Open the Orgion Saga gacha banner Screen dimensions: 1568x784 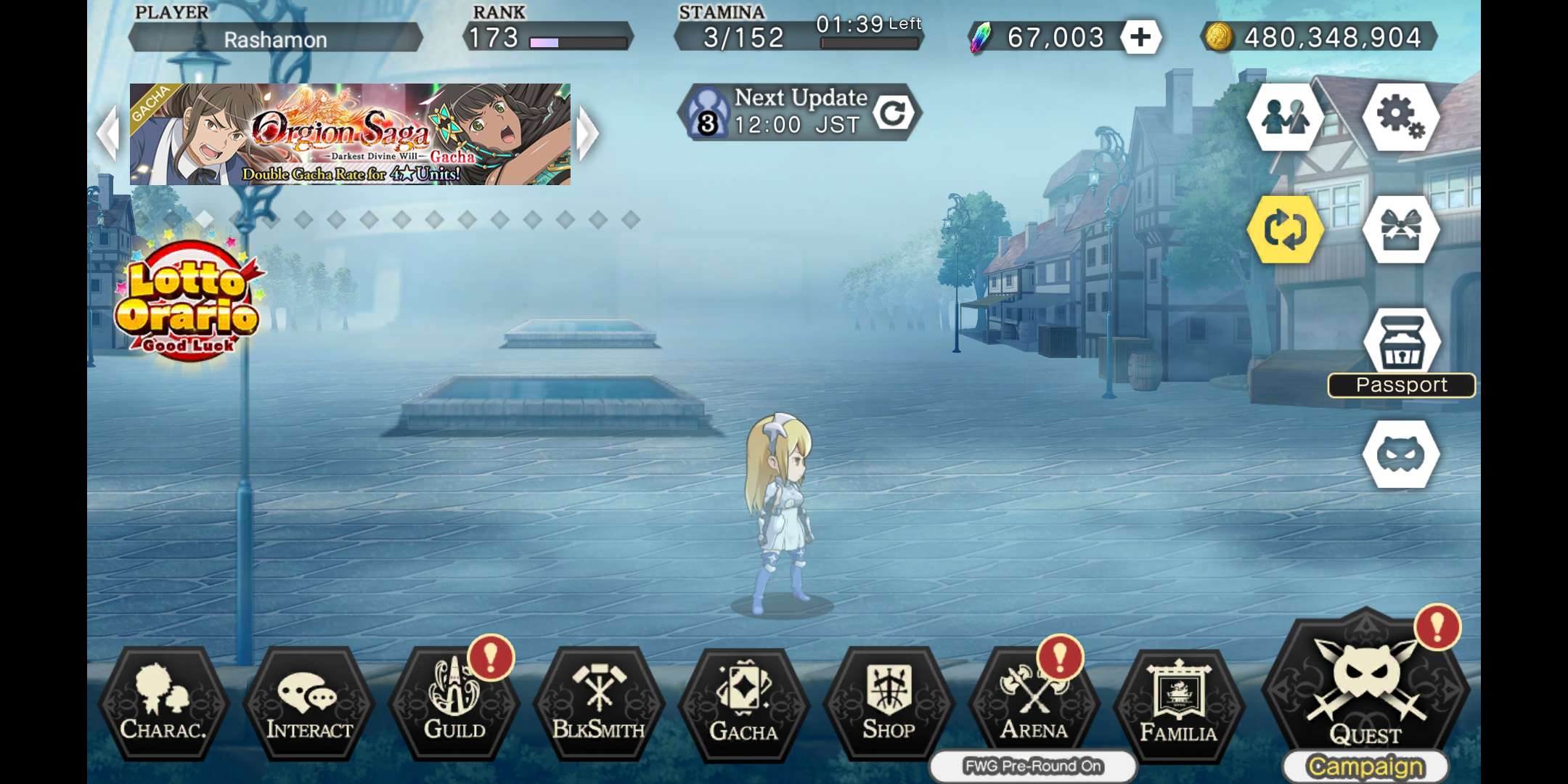point(350,134)
